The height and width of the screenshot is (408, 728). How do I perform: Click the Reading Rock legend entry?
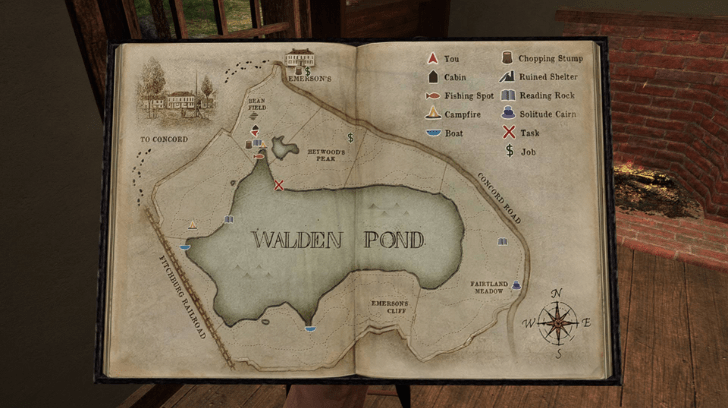tap(540, 96)
